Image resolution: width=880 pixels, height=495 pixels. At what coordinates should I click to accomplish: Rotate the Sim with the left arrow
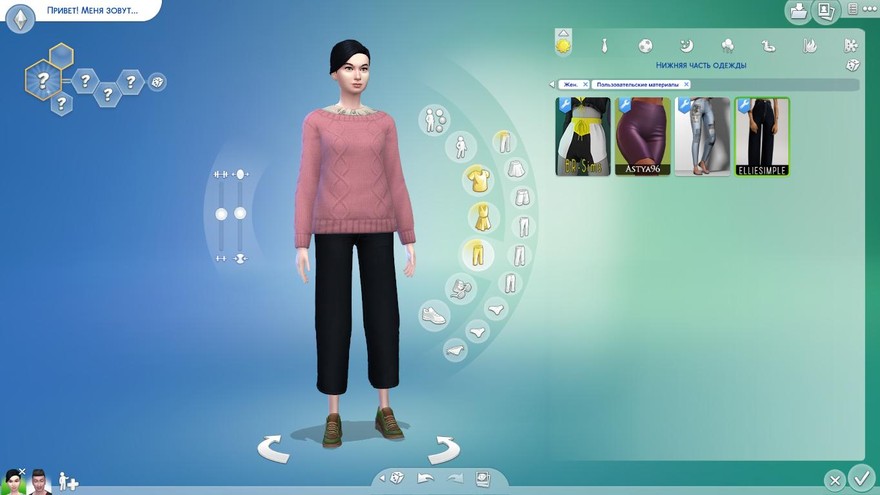click(x=273, y=449)
